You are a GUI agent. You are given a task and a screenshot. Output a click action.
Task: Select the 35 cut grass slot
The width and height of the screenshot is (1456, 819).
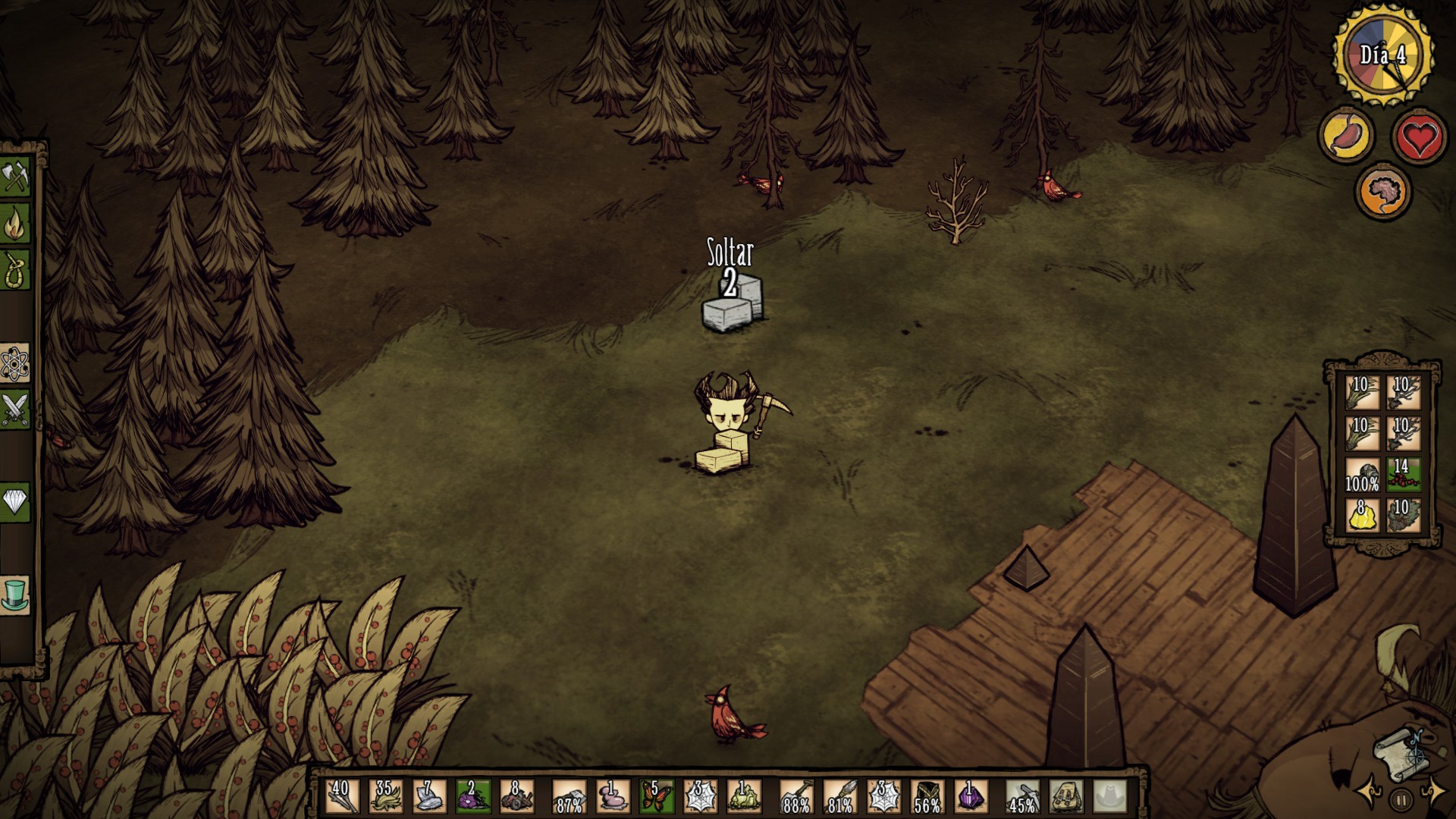(385, 796)
